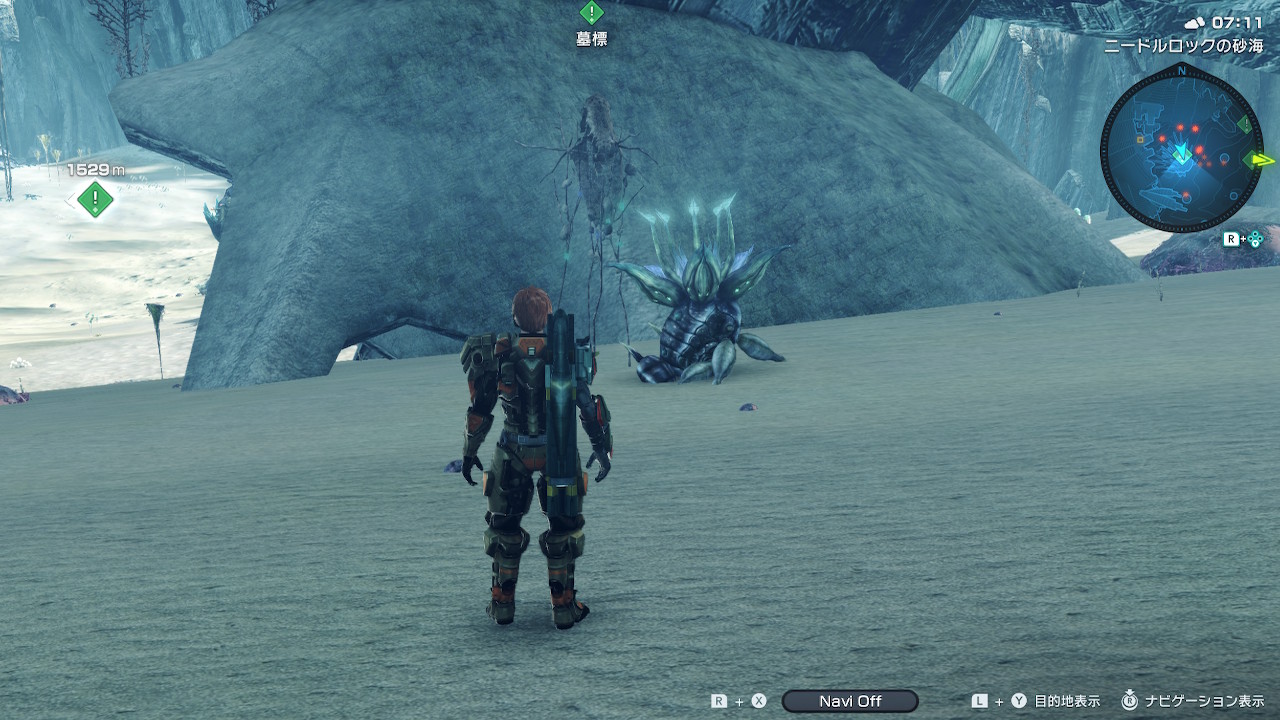This screenshot has width=1280, height=720.
Task: Toggle the Navi Off button
Action: (x=850, y=701)
